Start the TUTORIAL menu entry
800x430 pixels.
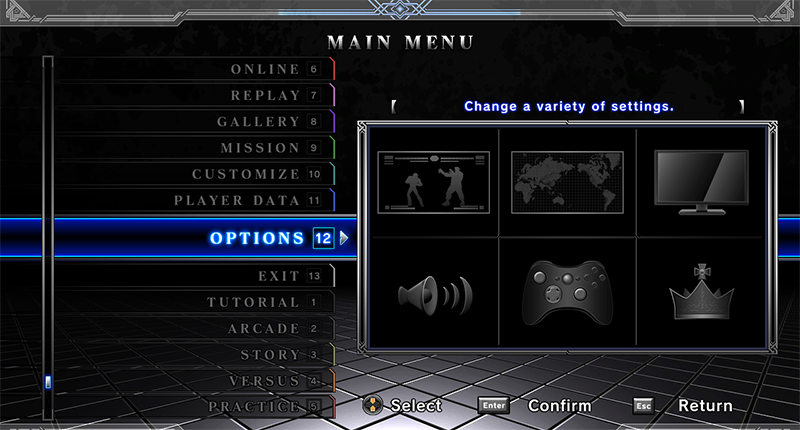pos(253,302)
